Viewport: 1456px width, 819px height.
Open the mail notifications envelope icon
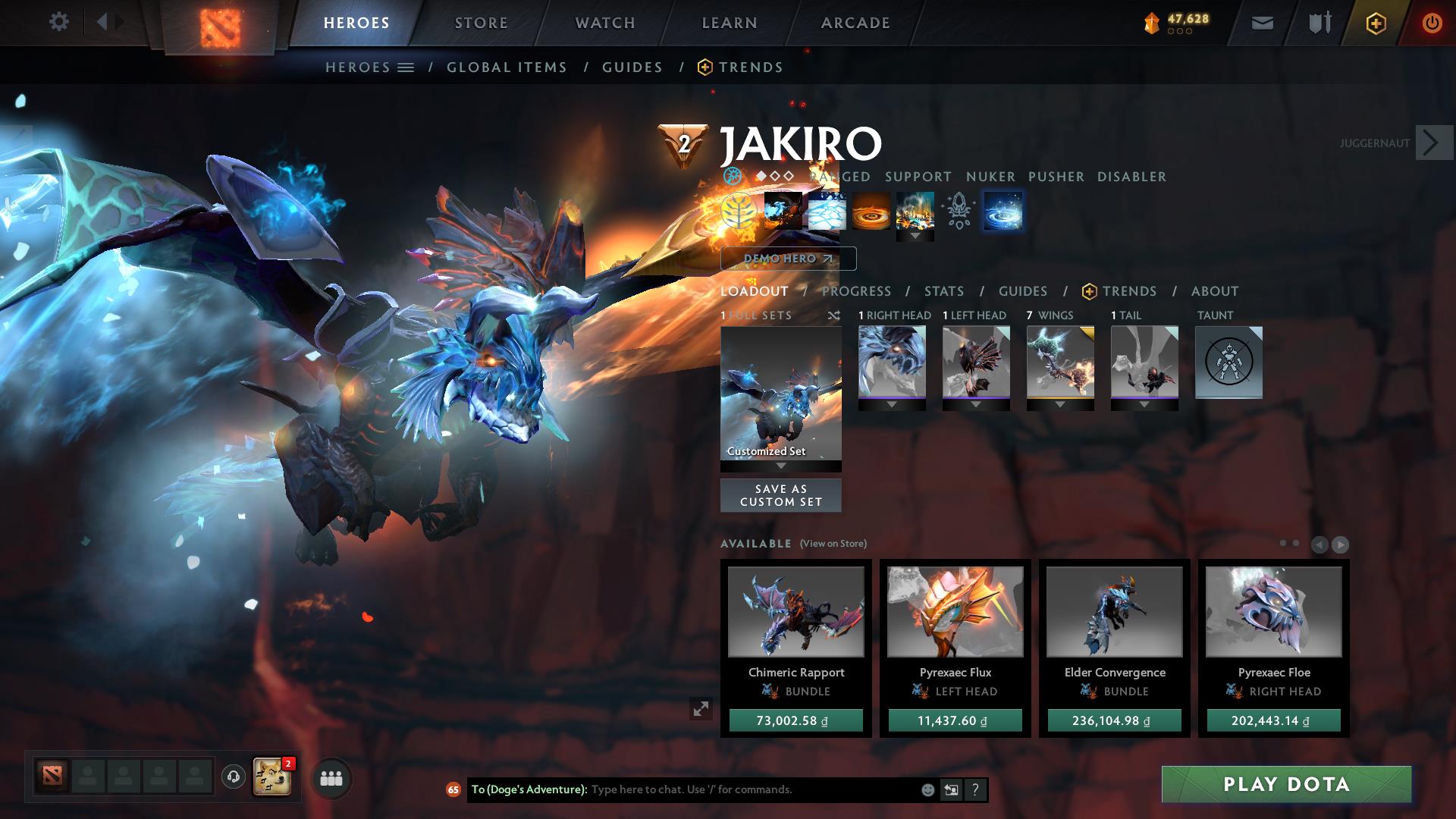[1261, 23]
